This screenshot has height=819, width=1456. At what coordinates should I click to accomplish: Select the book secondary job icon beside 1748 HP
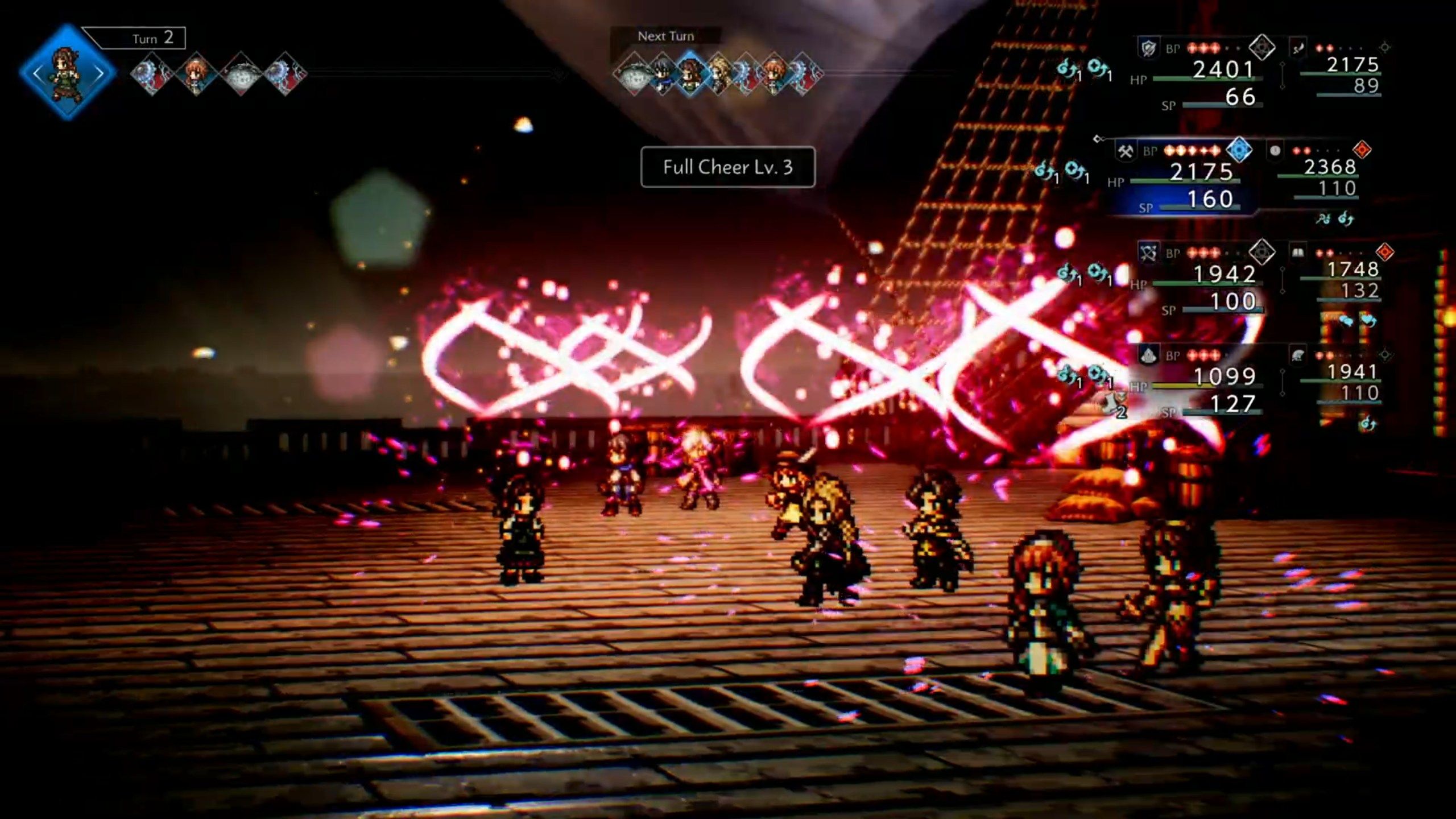coord(1298,253)
